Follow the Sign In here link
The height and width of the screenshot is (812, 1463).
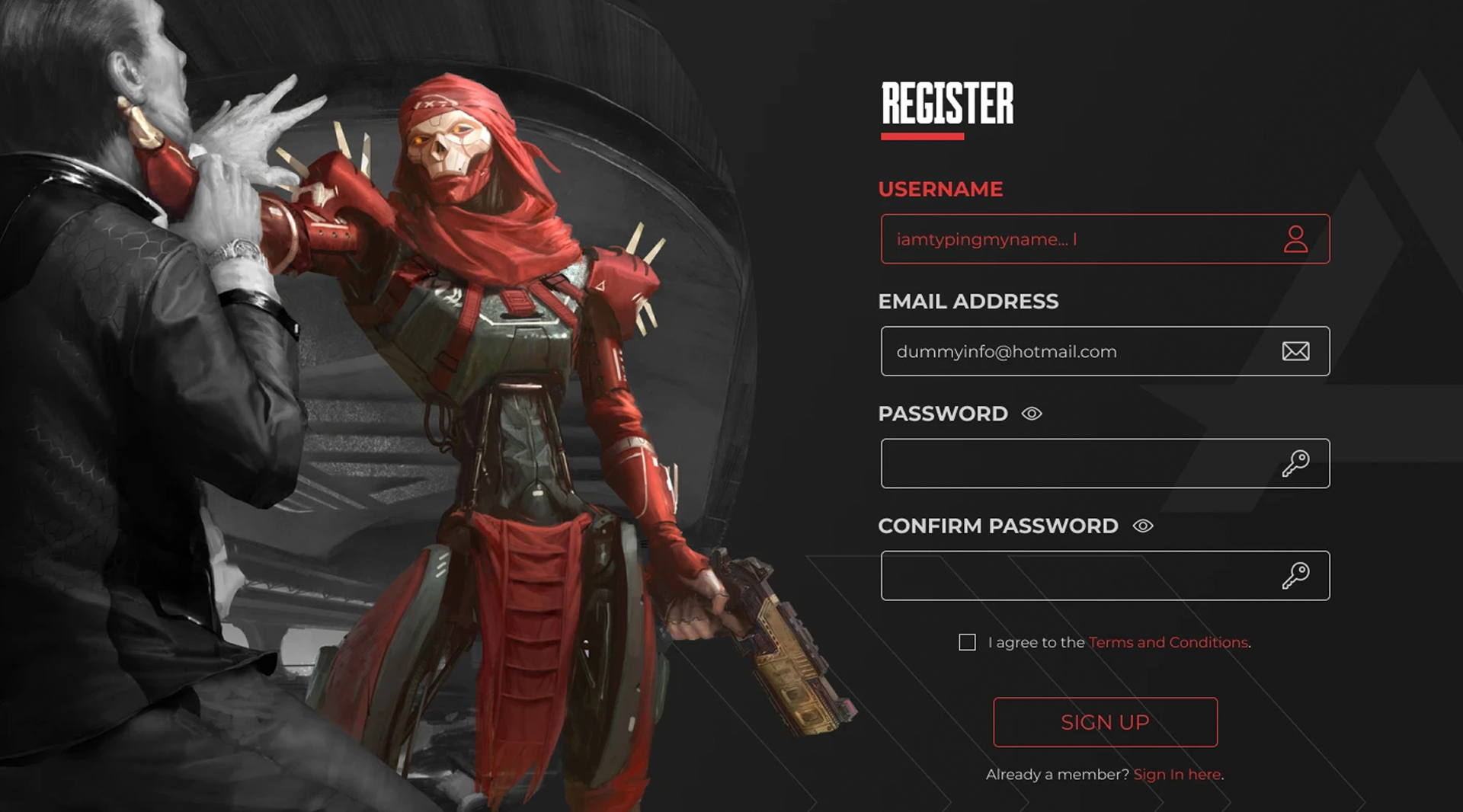click(1176, 774)
